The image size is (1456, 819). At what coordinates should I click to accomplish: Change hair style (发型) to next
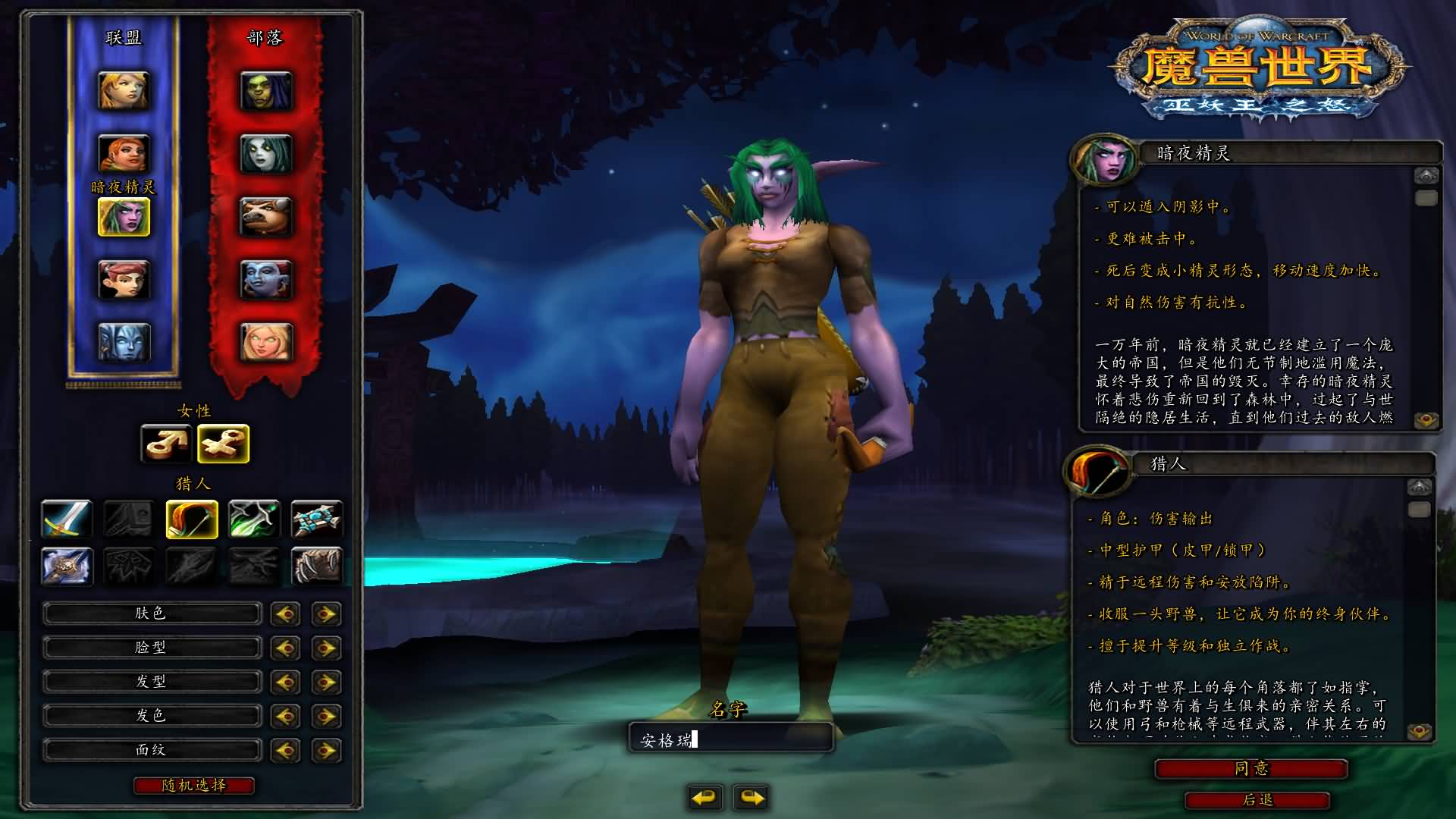click(x=326, y=682)
